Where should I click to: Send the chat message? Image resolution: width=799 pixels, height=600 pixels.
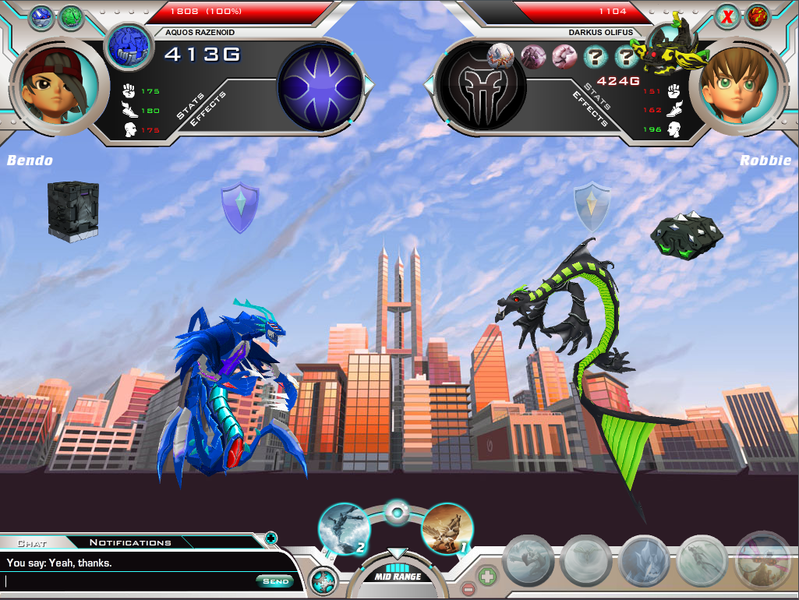click(274, 581)
